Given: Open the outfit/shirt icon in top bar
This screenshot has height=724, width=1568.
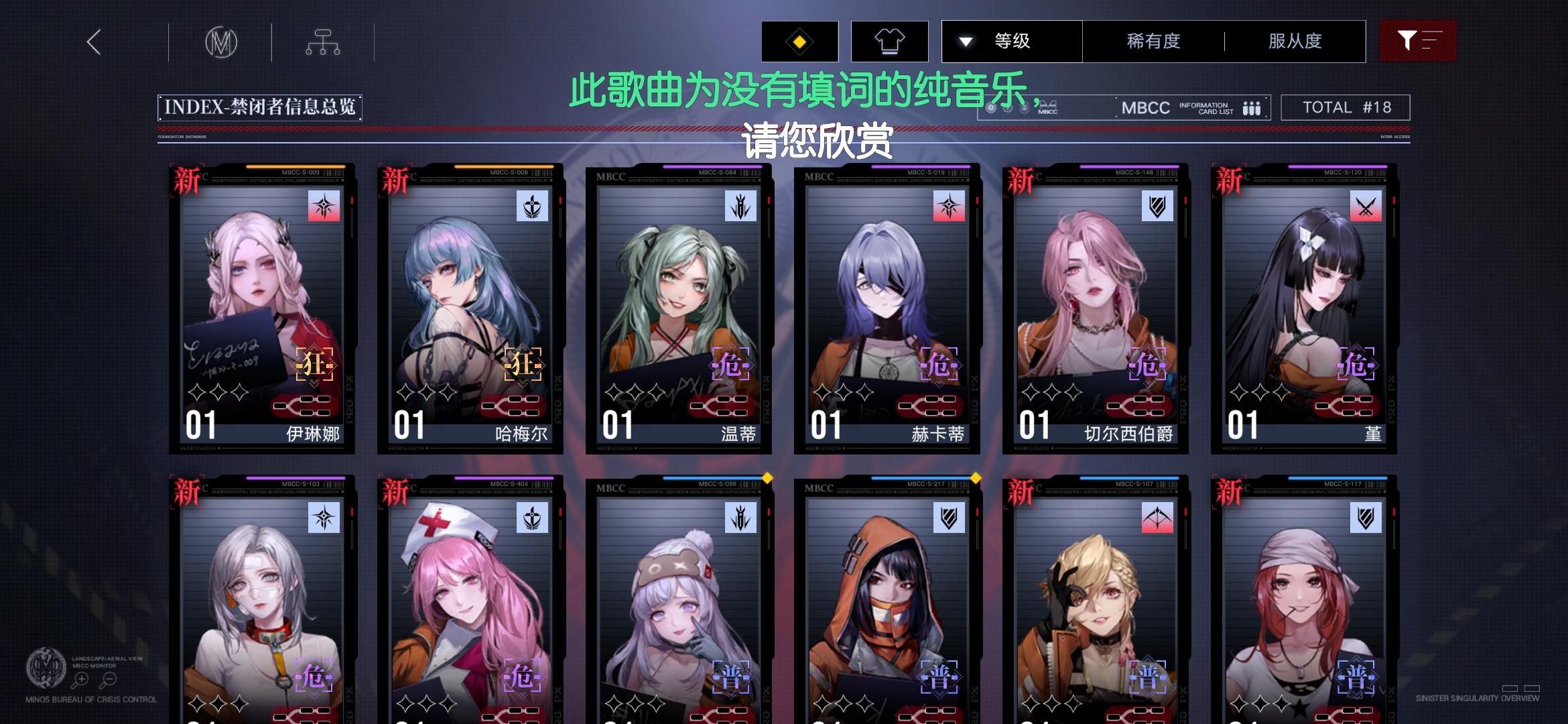Looking at the screenshot, I should coord(889,42).
